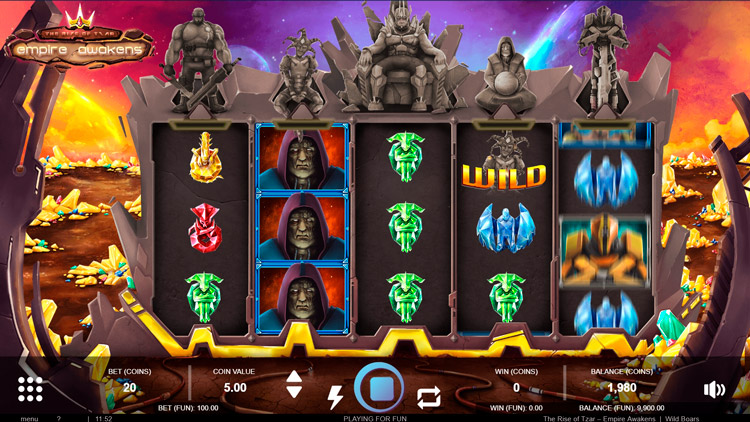This screenshot has width=750, height=422.
Task: Open the small menu text link
Action: coord(29,418)
